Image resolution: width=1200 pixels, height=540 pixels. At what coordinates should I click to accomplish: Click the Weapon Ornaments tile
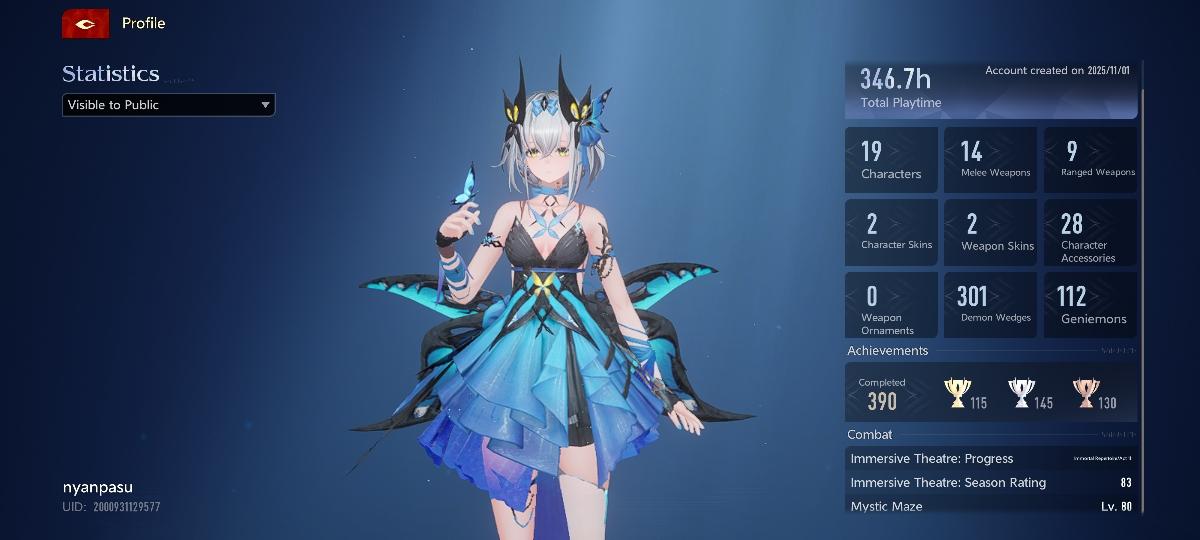click(x=891, y=305)
